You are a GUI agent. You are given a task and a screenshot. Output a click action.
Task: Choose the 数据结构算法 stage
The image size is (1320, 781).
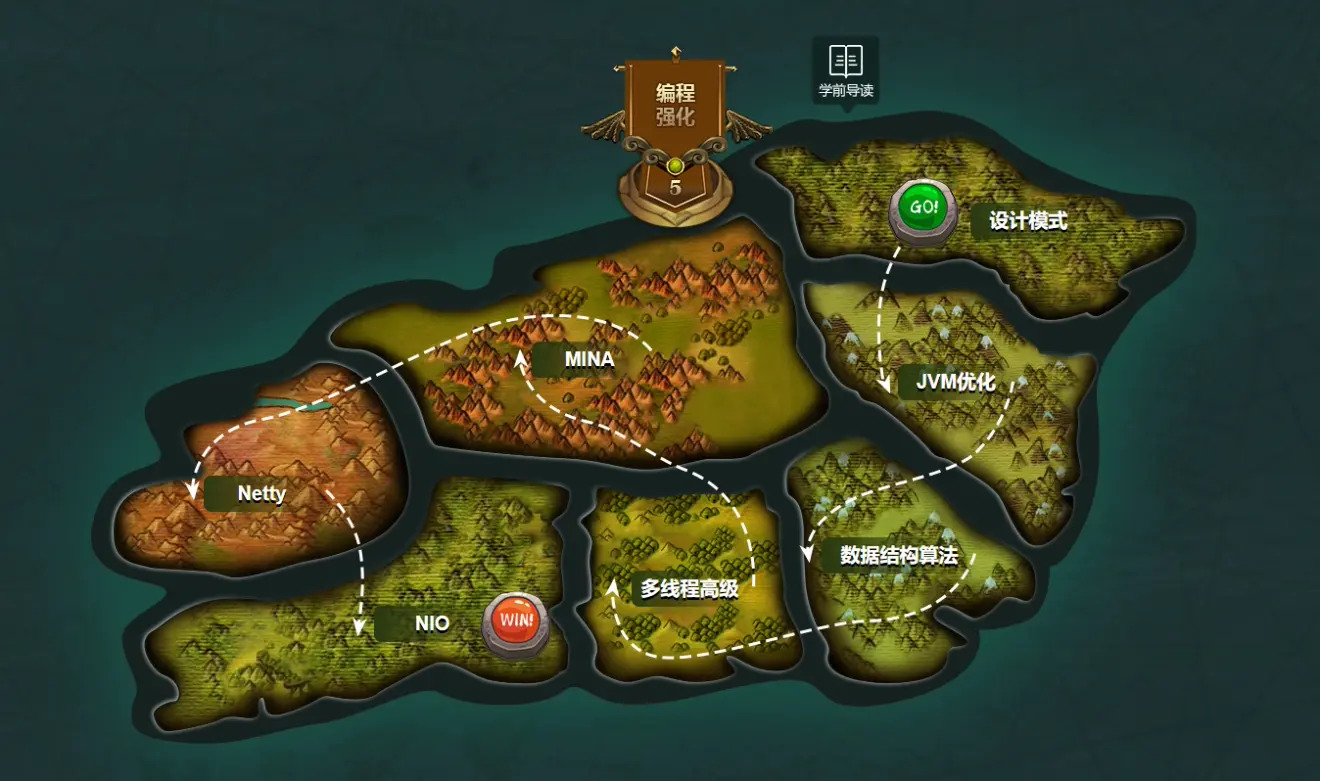898,555
